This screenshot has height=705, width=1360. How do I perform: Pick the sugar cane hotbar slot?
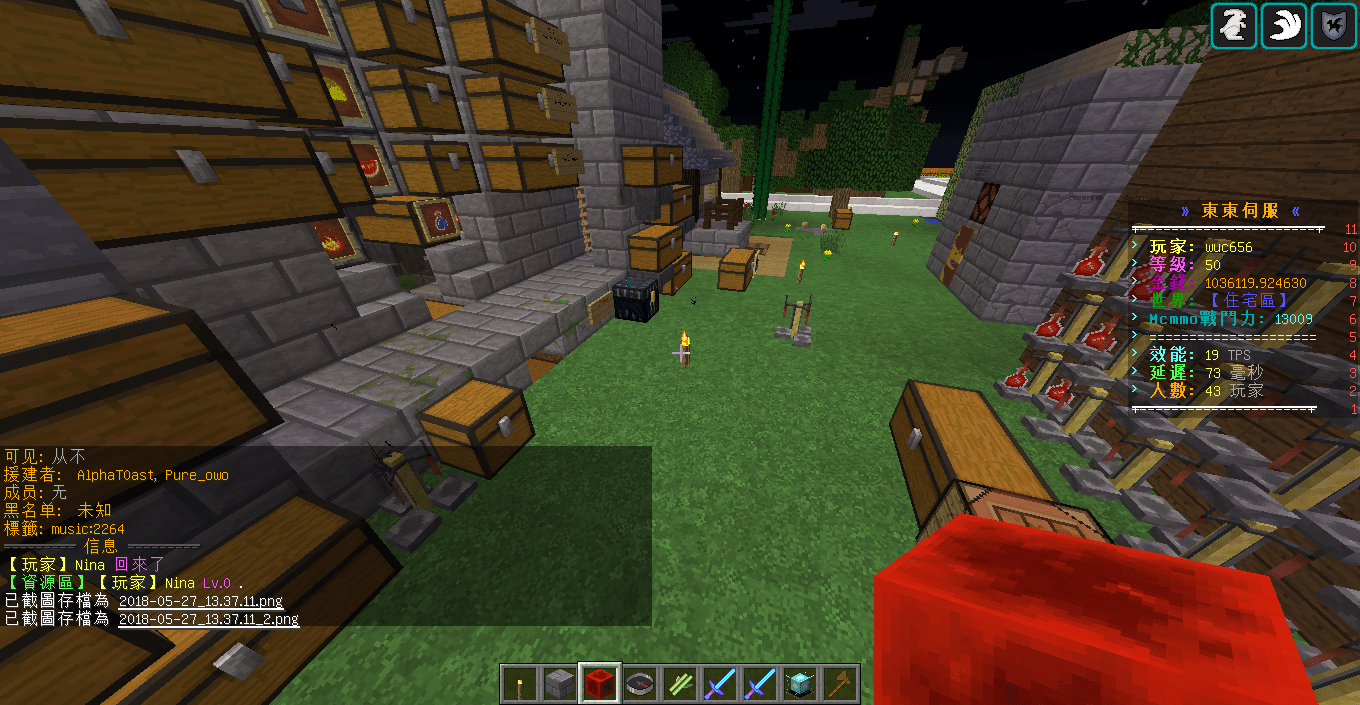pos(680,684)
